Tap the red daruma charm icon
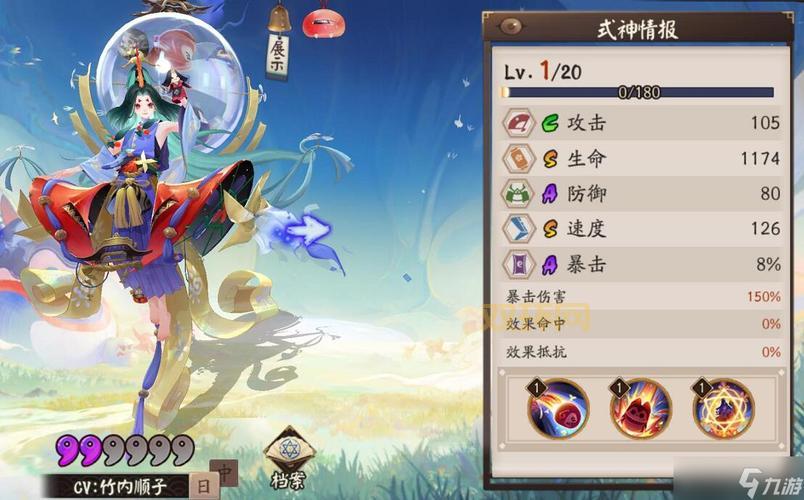804x500 pixels. 323,21
